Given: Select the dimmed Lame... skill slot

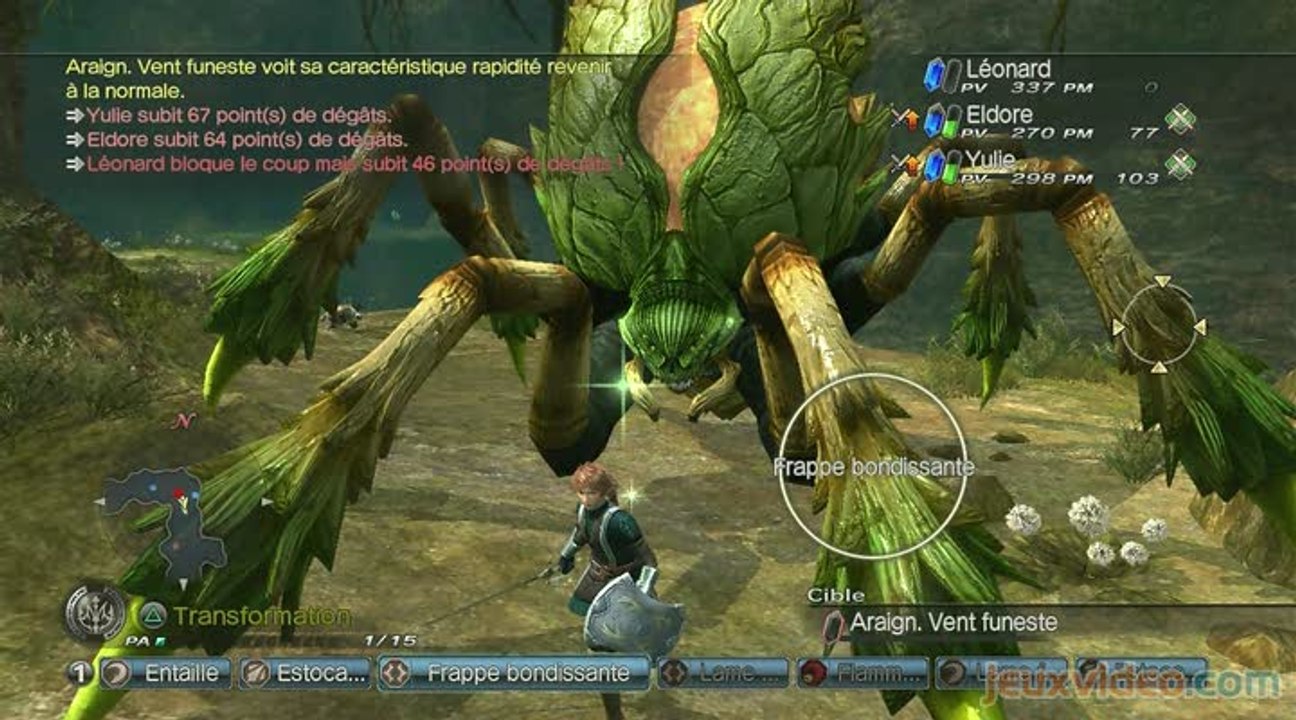Looking at the screenshot, I should (x=723, y=673).
